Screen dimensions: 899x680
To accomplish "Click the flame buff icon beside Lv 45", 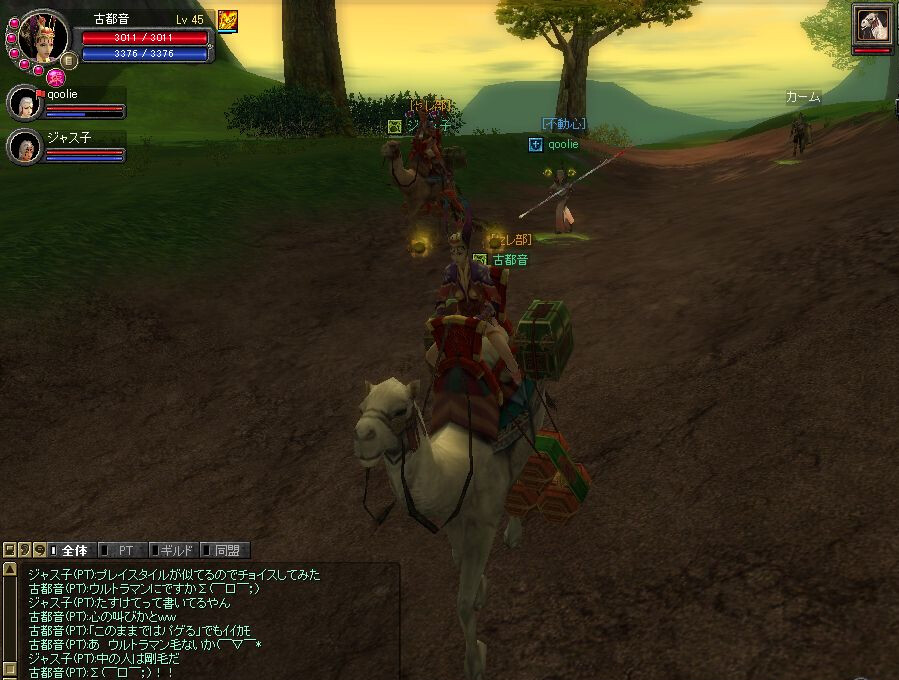I will click(228, 20).
